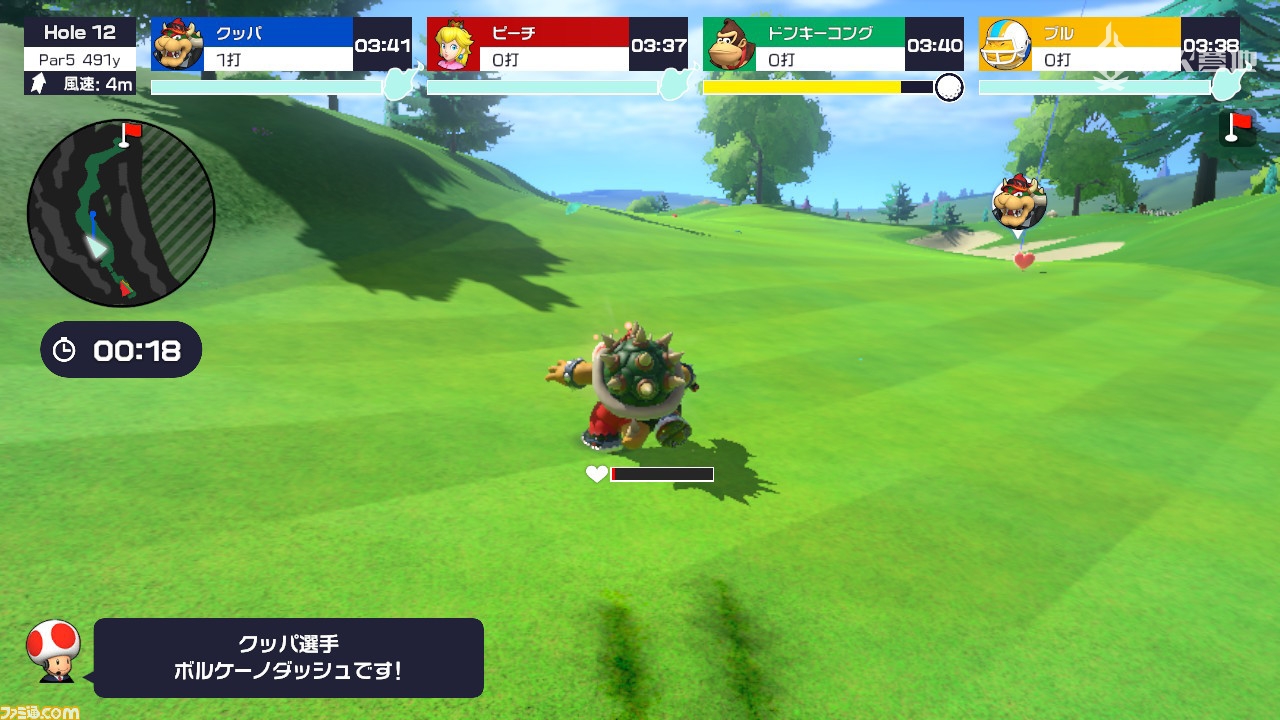Click the Toad commentary message box

[x=289, y=657]
